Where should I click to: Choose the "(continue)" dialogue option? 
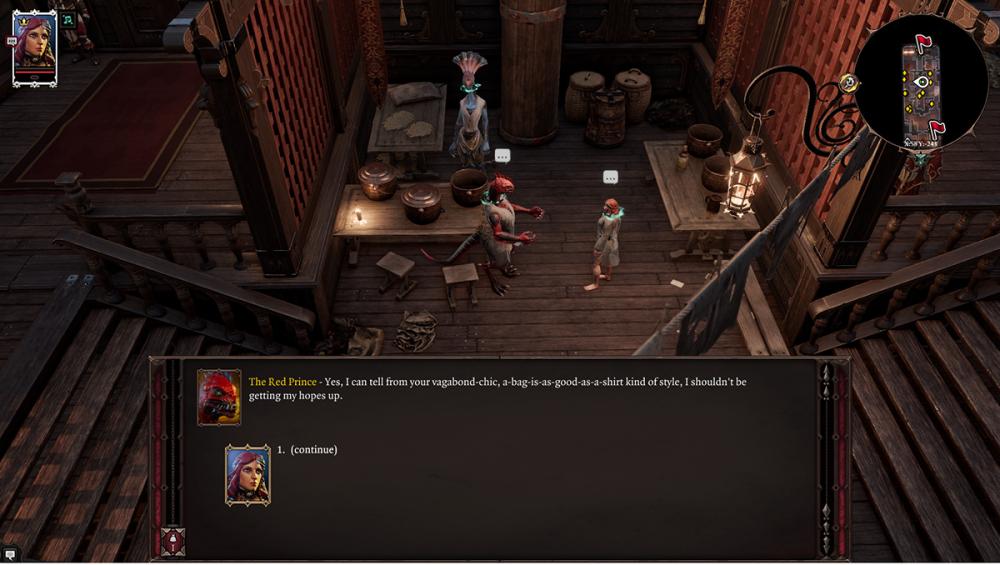pos(313,450)
